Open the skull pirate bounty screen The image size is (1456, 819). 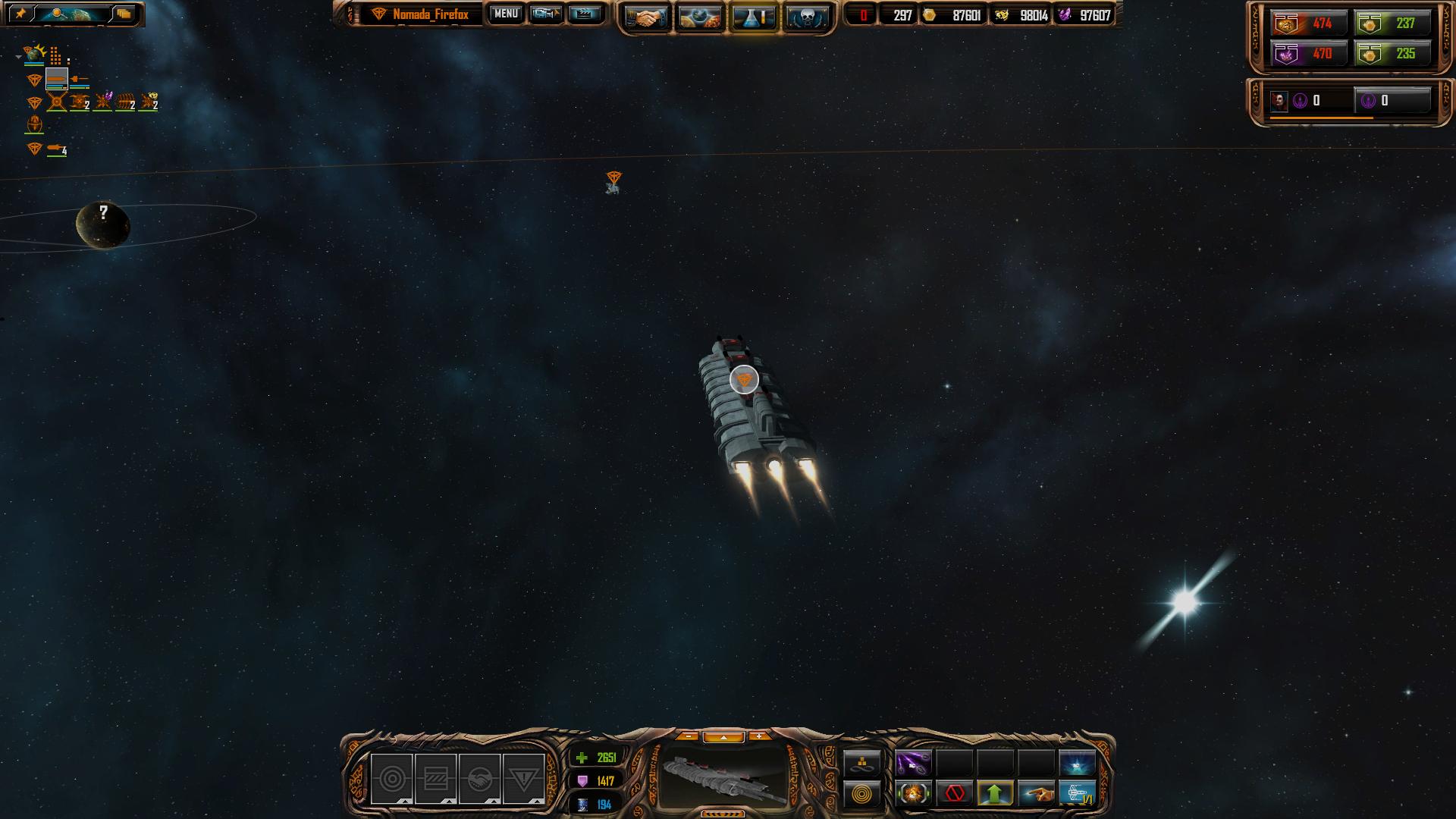tap(806, 18)
